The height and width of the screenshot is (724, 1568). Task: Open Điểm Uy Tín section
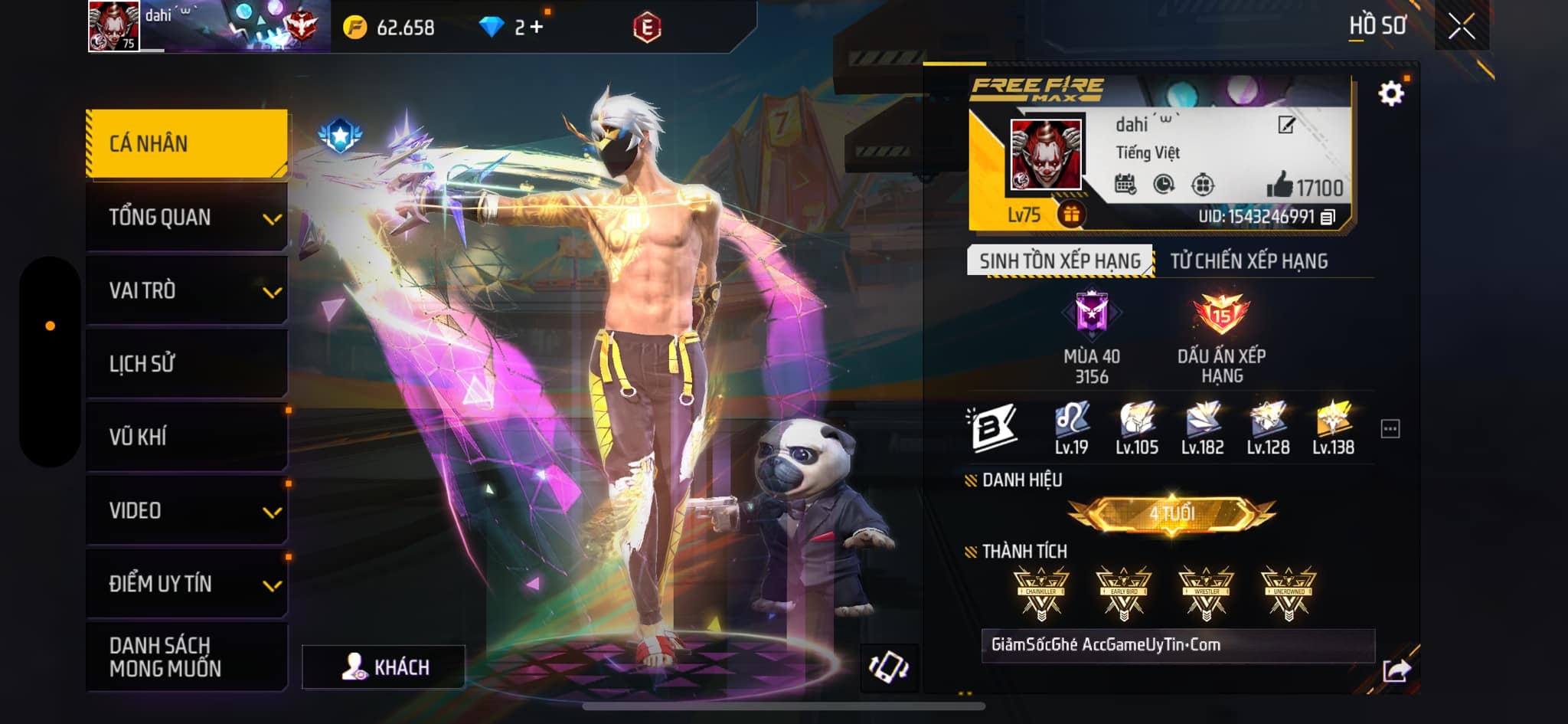187,584
